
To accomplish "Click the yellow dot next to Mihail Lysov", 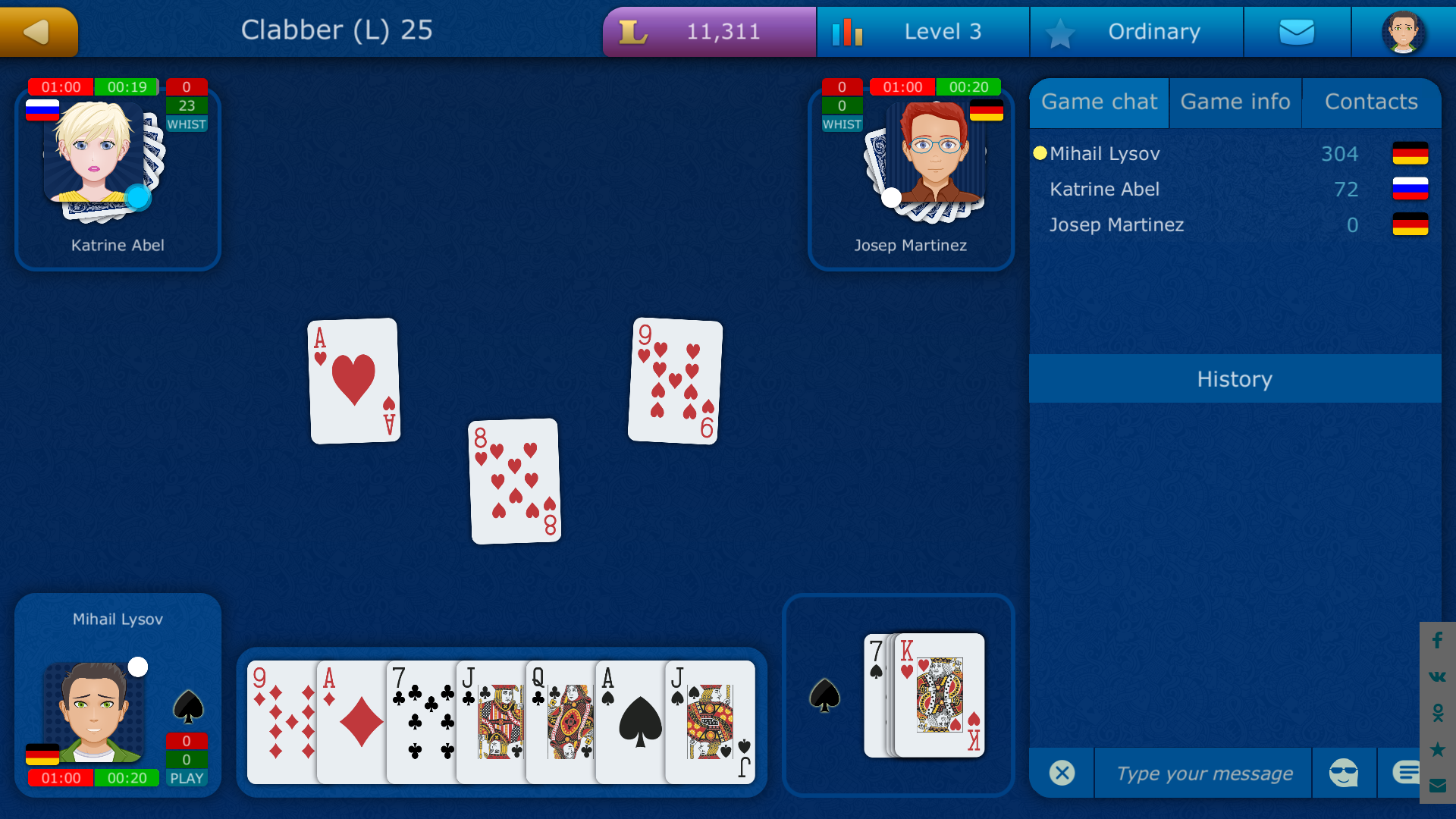I will pos(1040,153).
